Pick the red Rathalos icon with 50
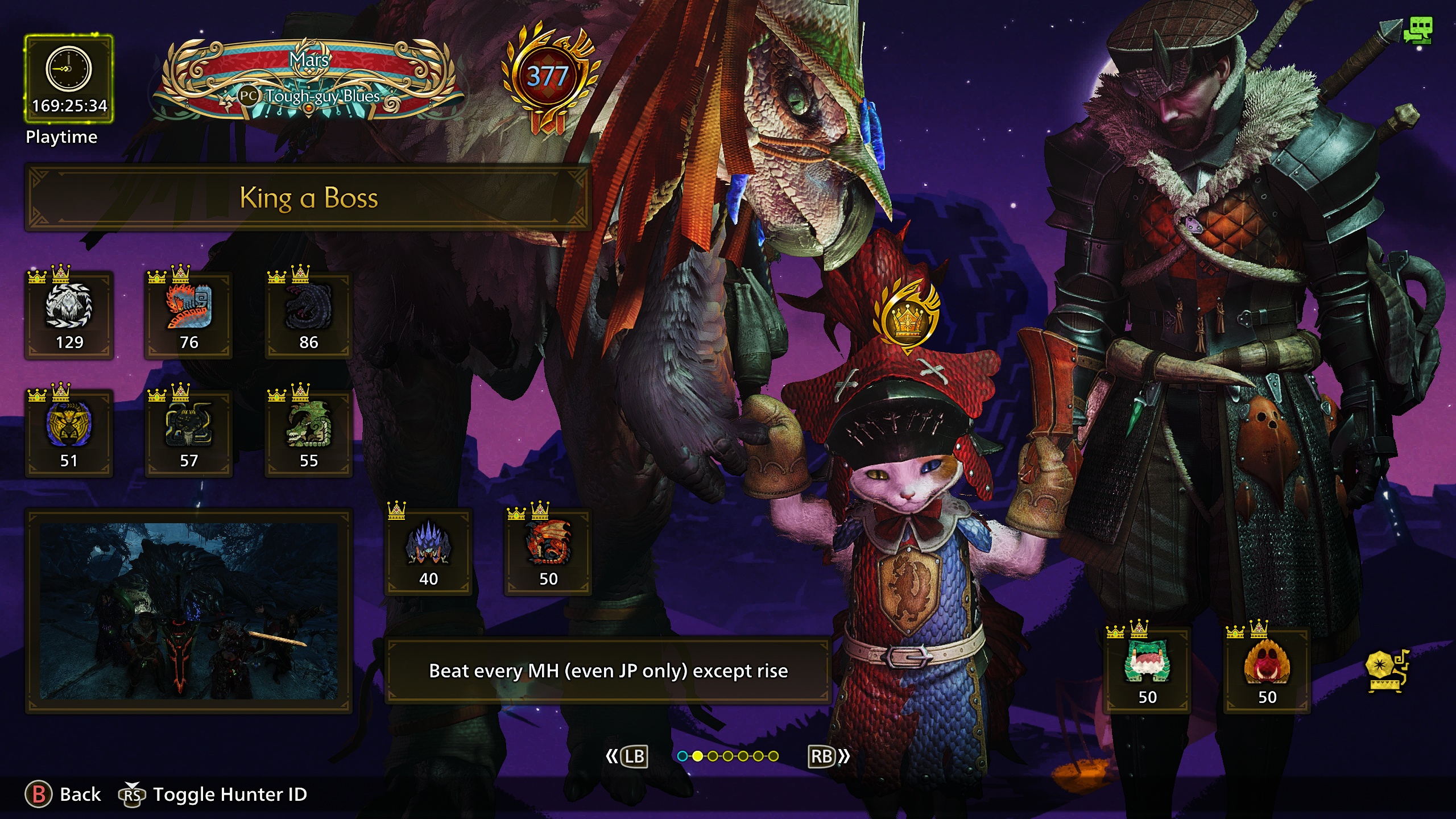 pyautogui.click(x=548, y=552)
